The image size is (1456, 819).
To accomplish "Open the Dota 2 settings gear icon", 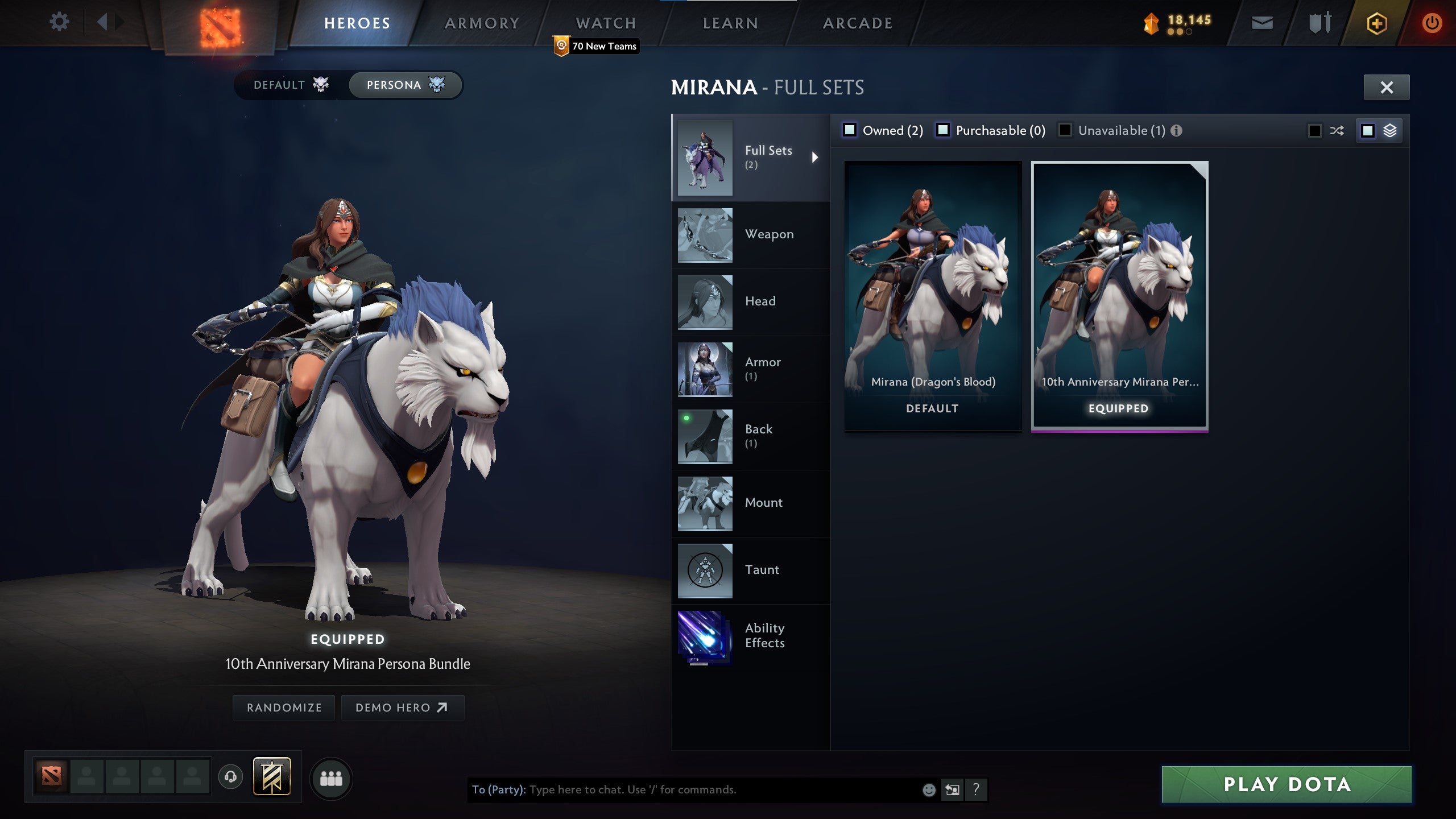I will [x=59, y=21].
